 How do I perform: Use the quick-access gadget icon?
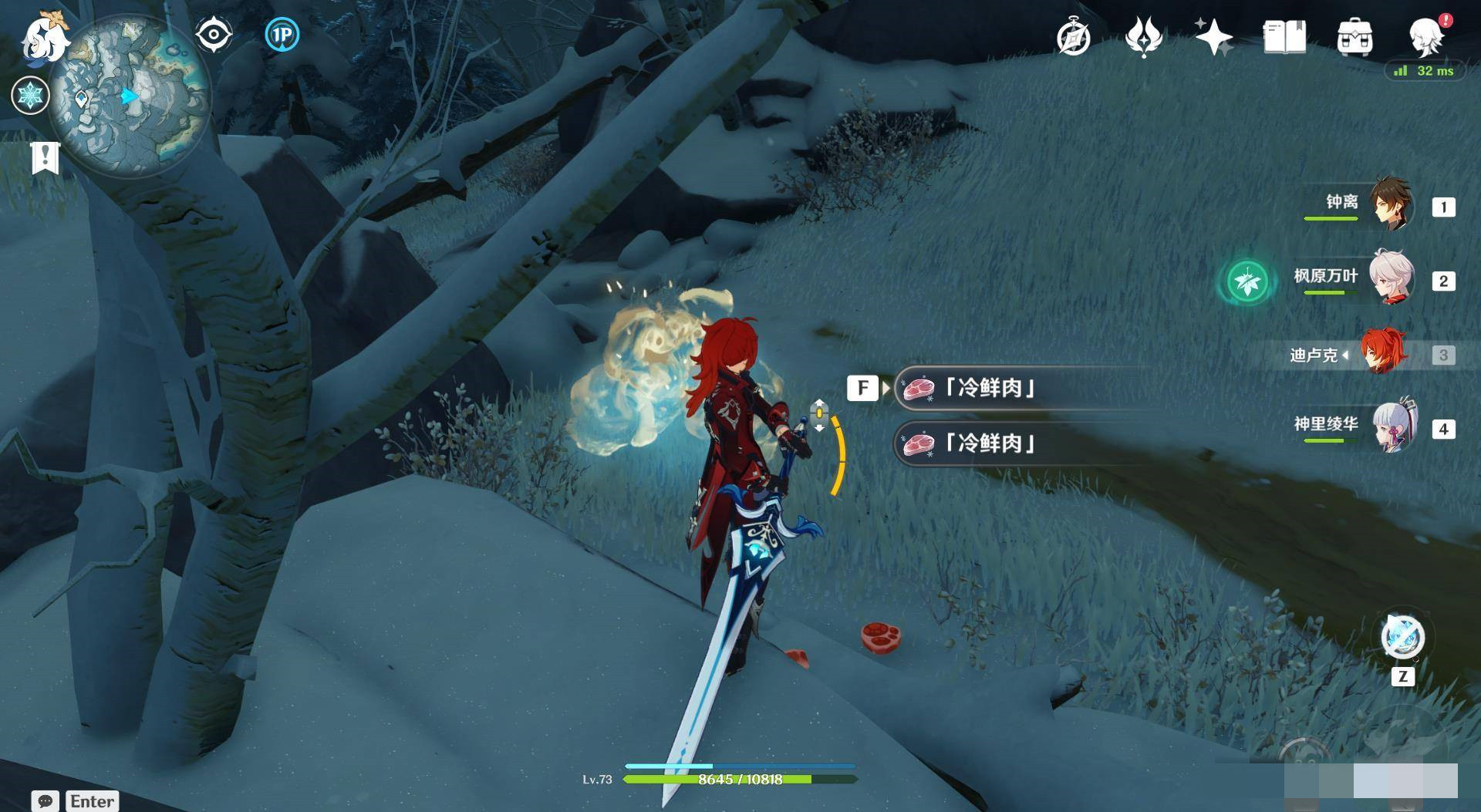[x=1402, y=638]
